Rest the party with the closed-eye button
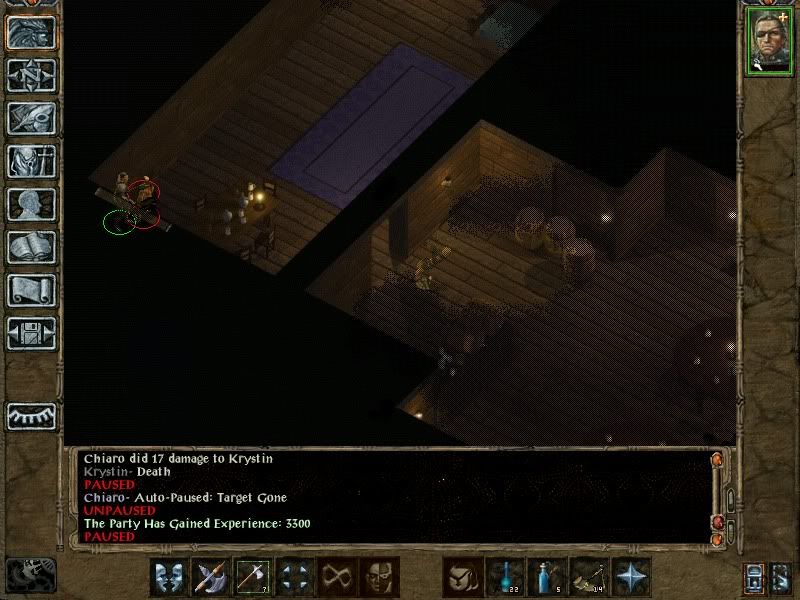This screenshot has width=800, height=600. (31, 414)
